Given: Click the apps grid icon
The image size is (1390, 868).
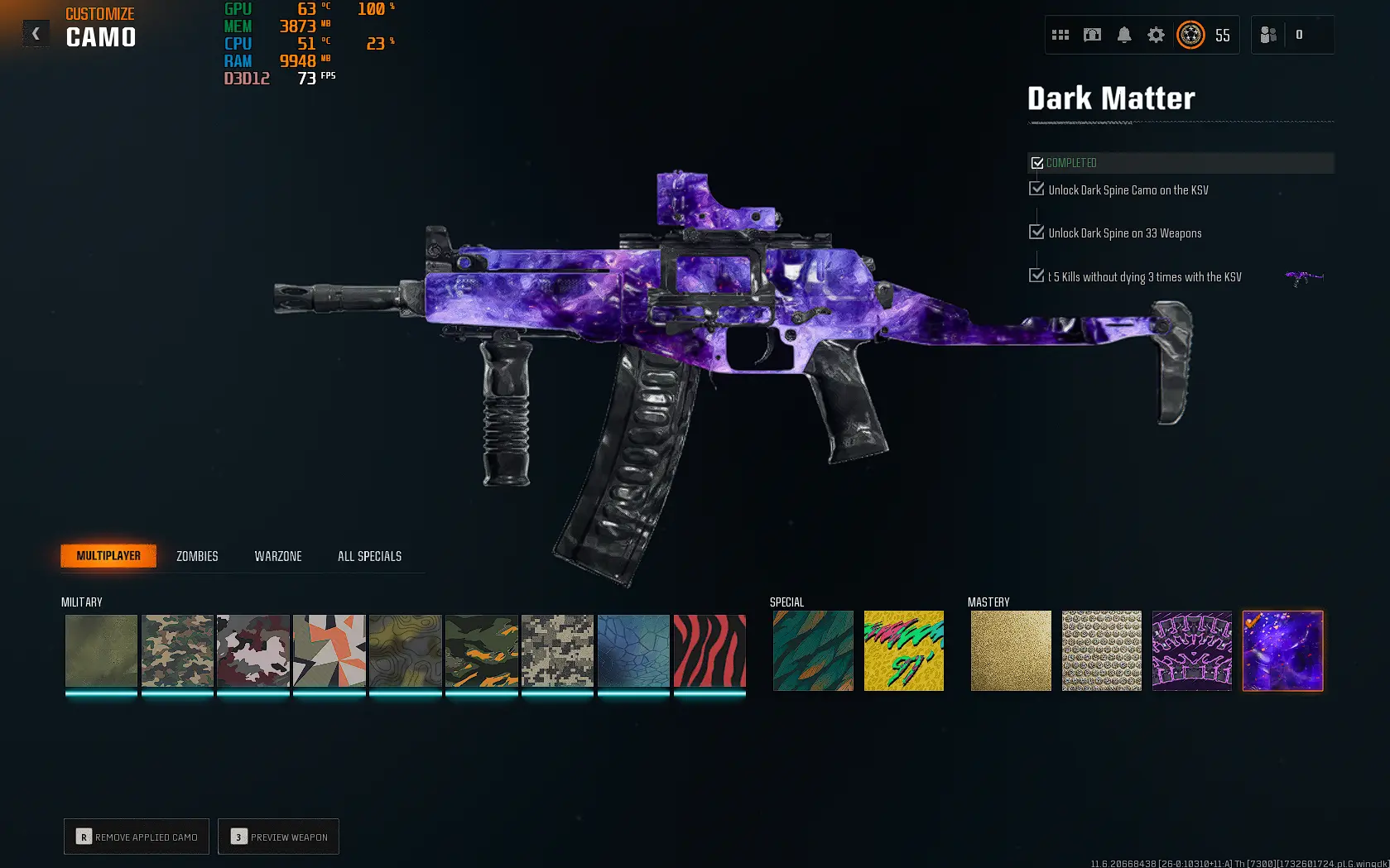Looking at the screenshot, I should [1061, 35].
